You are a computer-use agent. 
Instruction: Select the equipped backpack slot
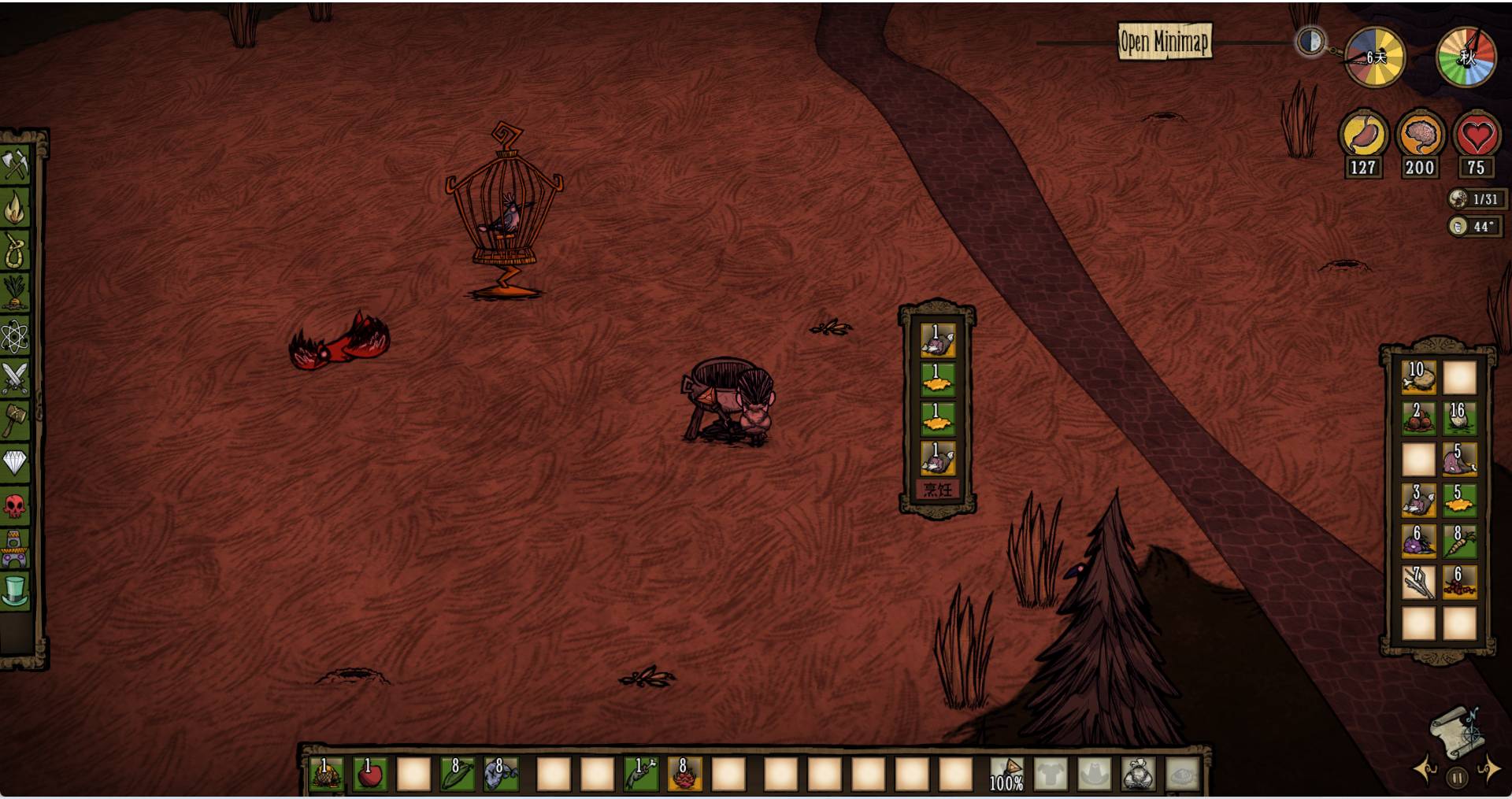click(x=1139, y=775)
